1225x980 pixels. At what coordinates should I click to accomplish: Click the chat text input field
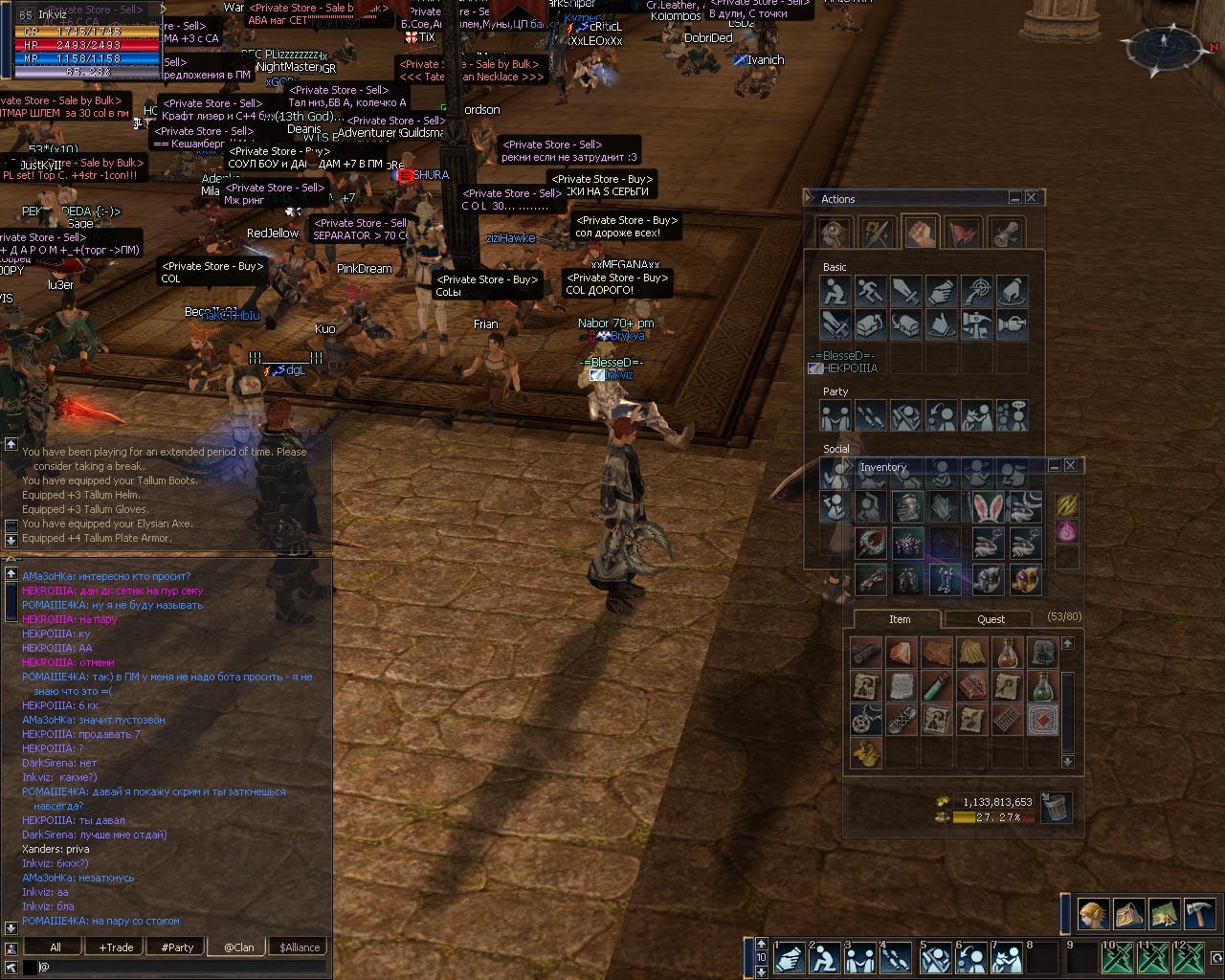[x=182, y=968]
